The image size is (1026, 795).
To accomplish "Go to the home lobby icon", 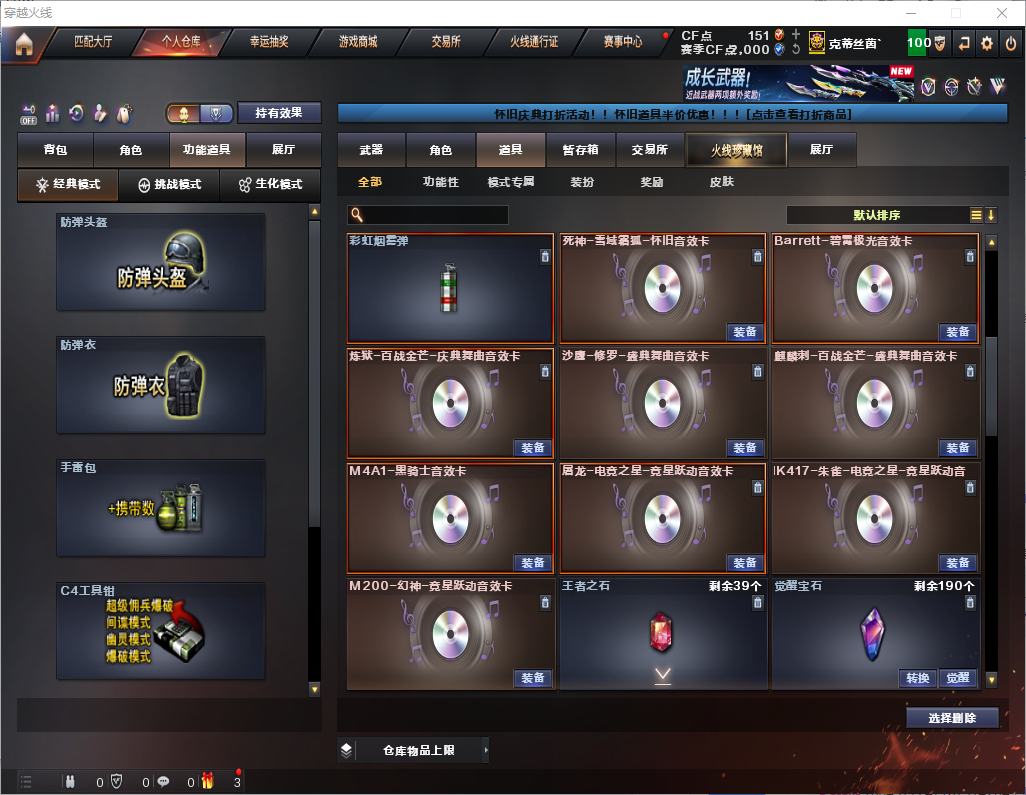I will click(23, 43).
